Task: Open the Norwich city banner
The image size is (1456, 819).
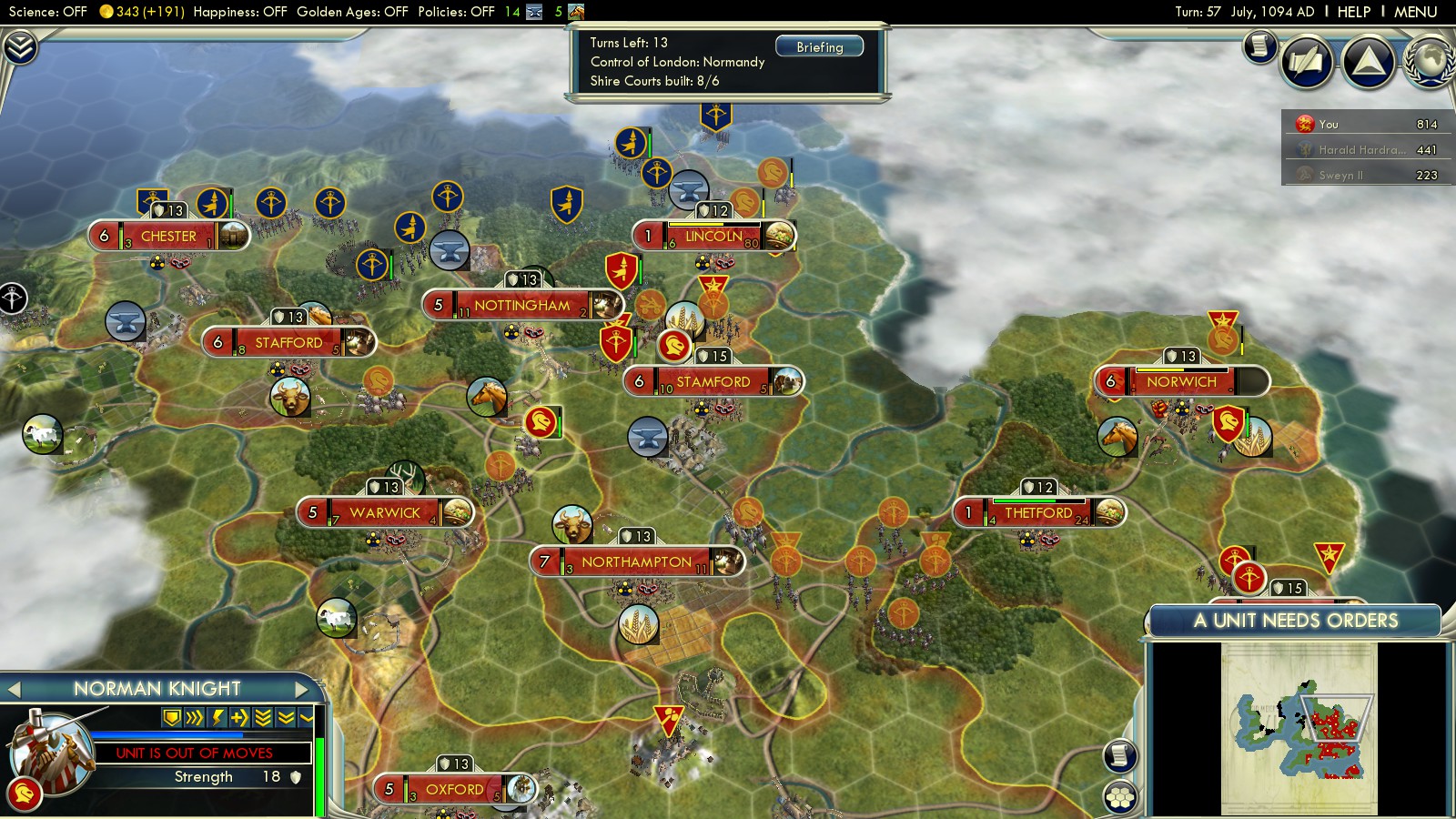Action: (x=1180, y=381)
